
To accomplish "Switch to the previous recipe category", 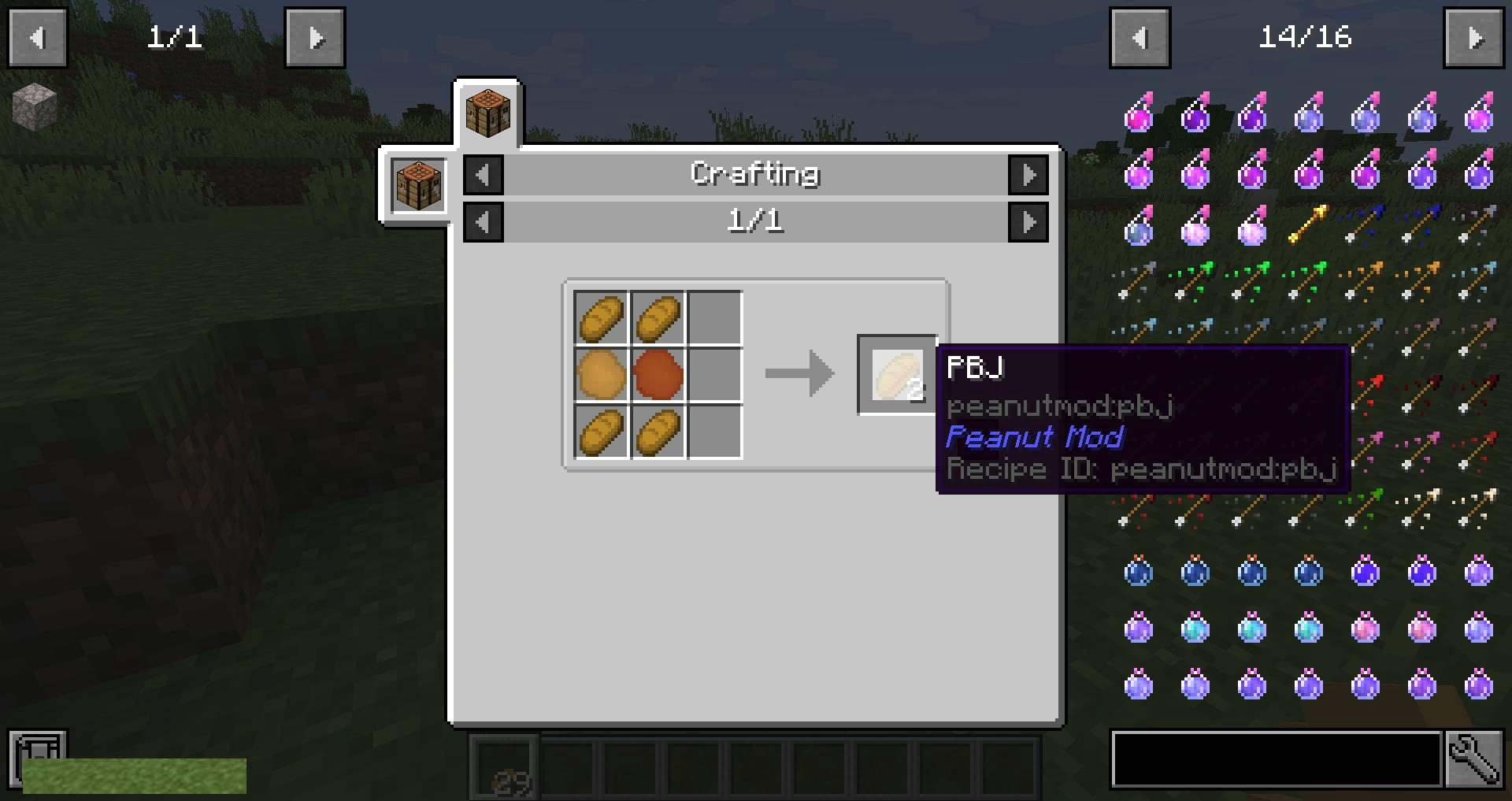I will [x=484, y=175].
